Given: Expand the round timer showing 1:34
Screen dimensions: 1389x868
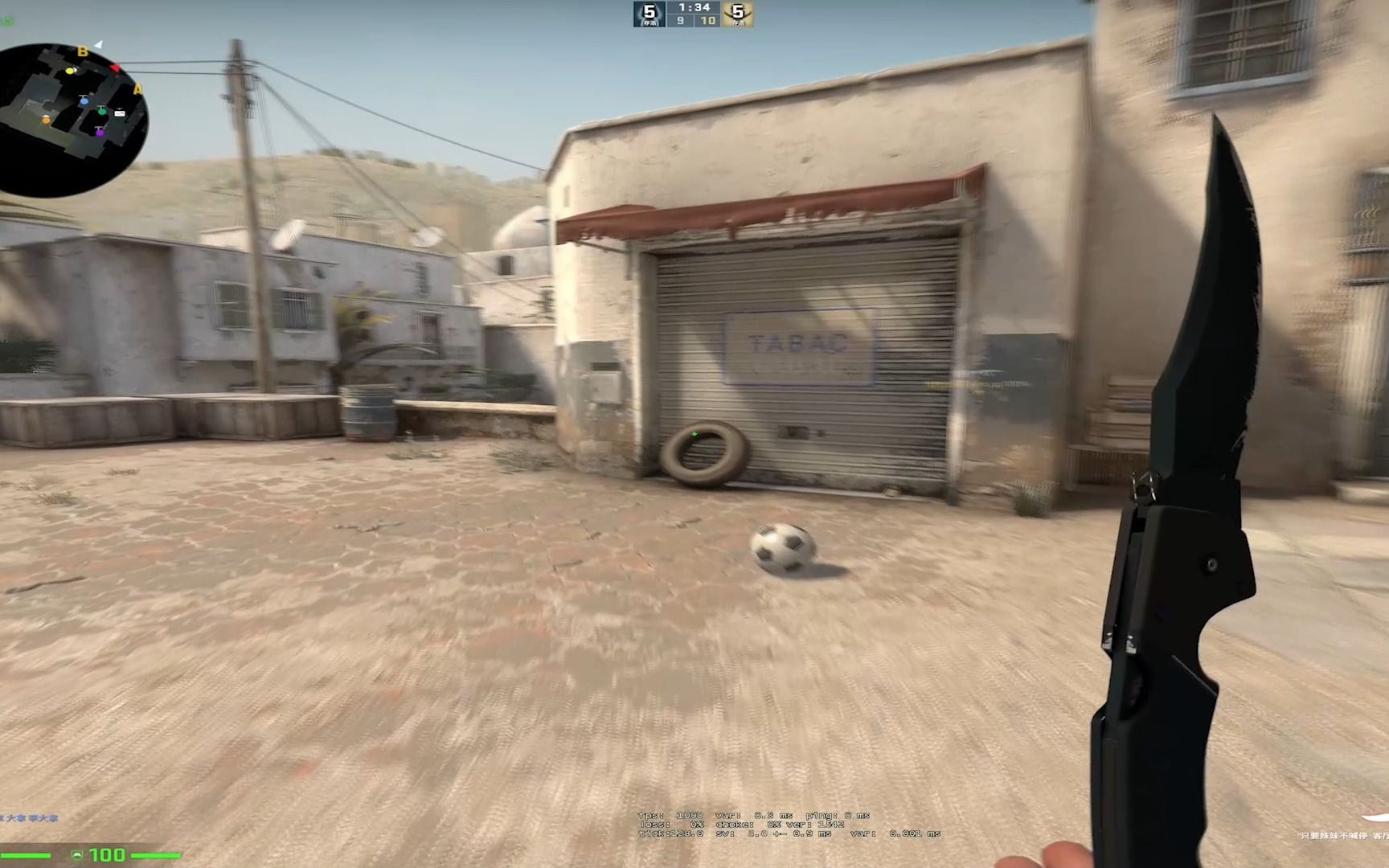Looking at the screenshot, I should point(694,8).
